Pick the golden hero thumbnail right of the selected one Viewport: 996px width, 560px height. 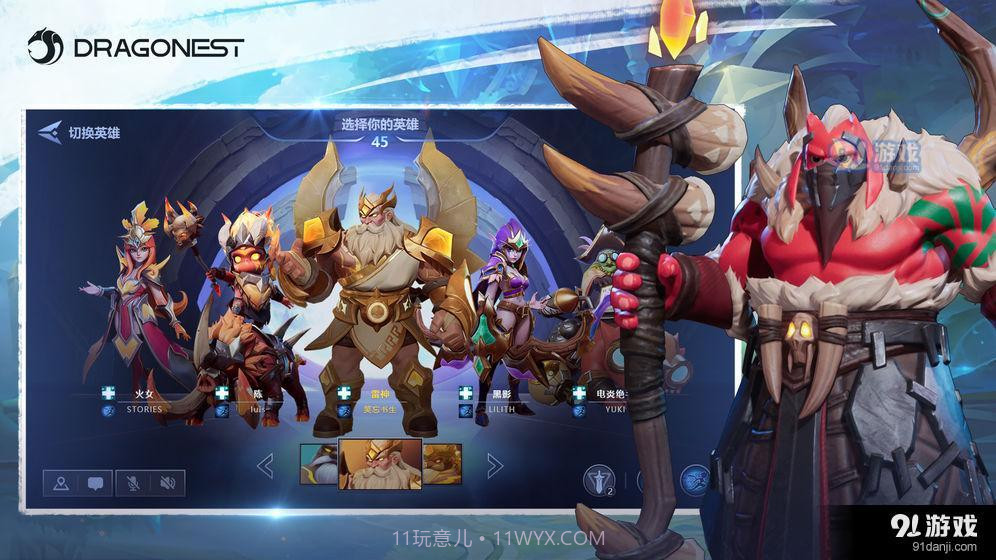click(441, 464)
